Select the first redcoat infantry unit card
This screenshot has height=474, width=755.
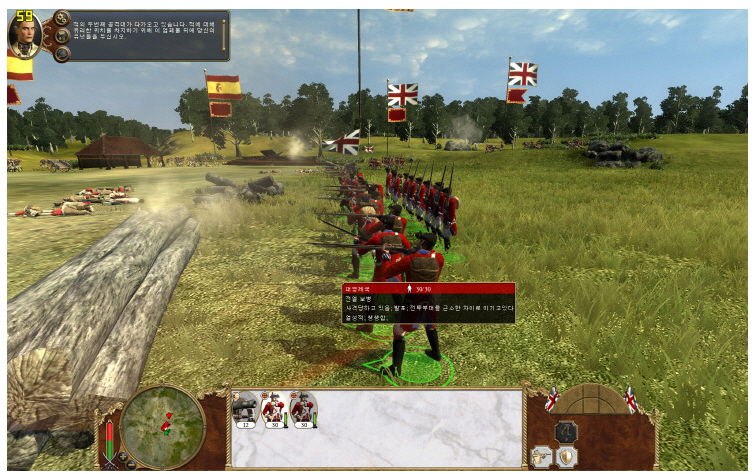pos(274,408)
